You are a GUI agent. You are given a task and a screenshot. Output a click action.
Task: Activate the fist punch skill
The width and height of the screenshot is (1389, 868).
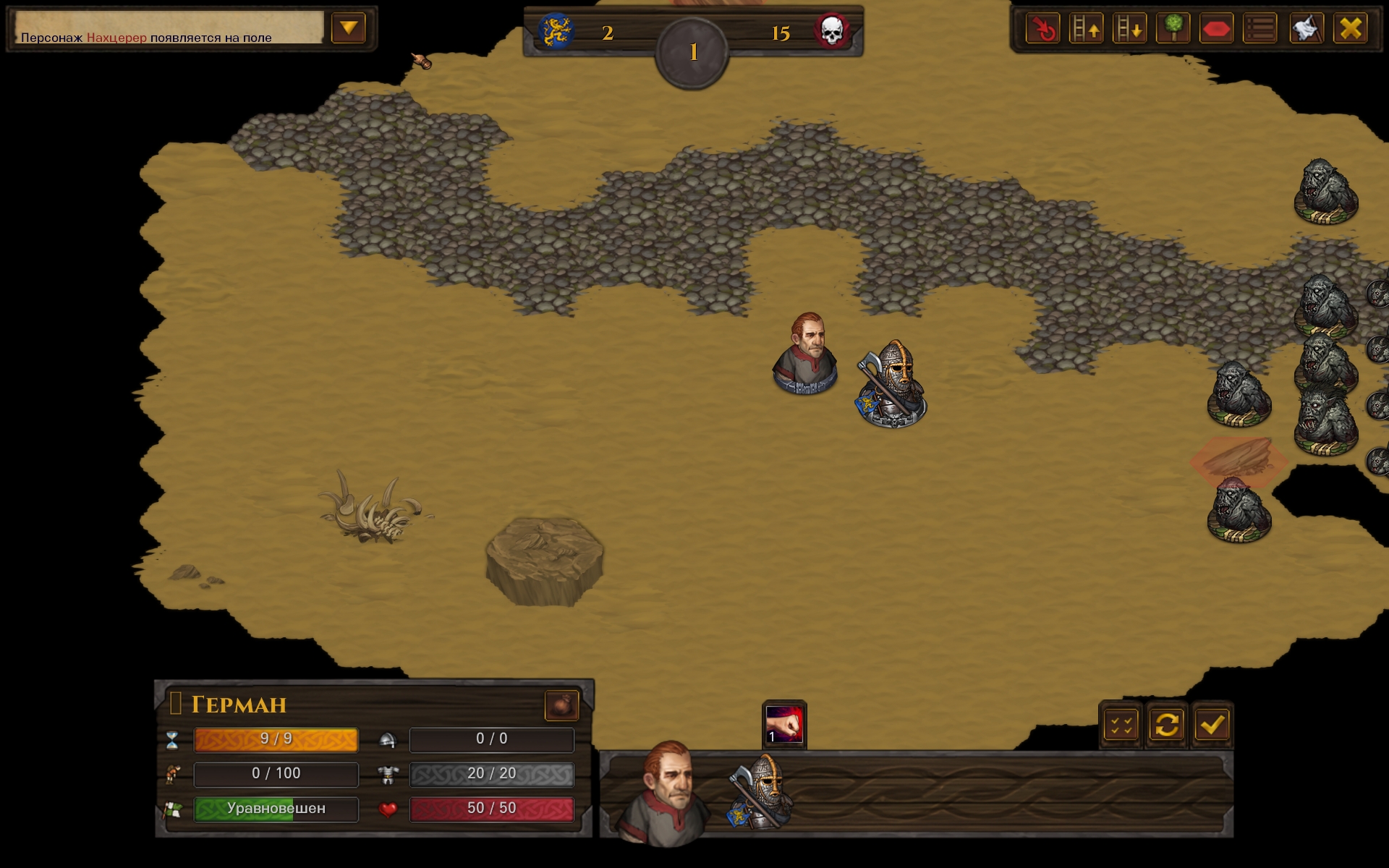pyautogui.click(x=784, y=724)
